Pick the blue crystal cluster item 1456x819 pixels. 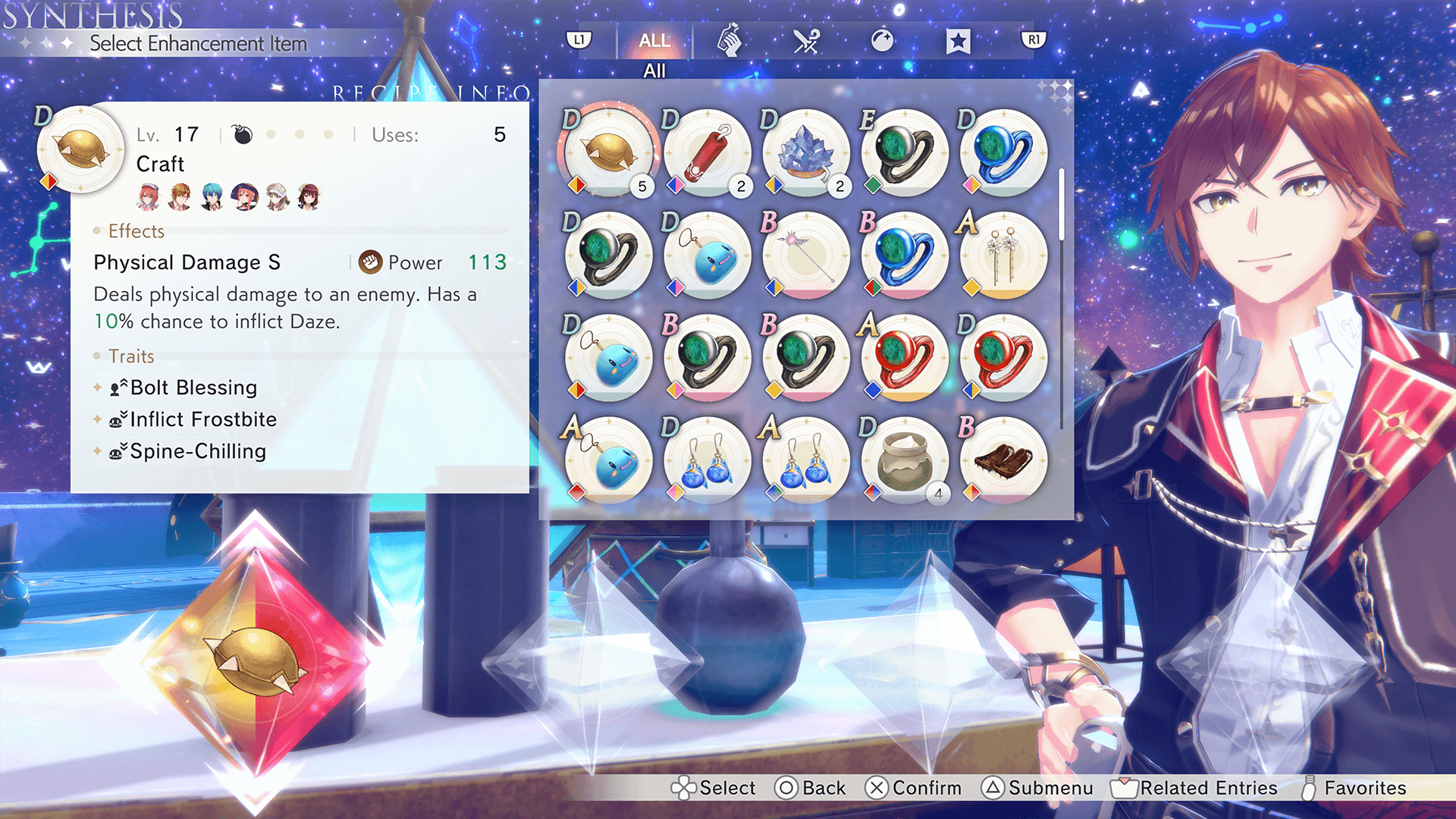click(805, 152)
